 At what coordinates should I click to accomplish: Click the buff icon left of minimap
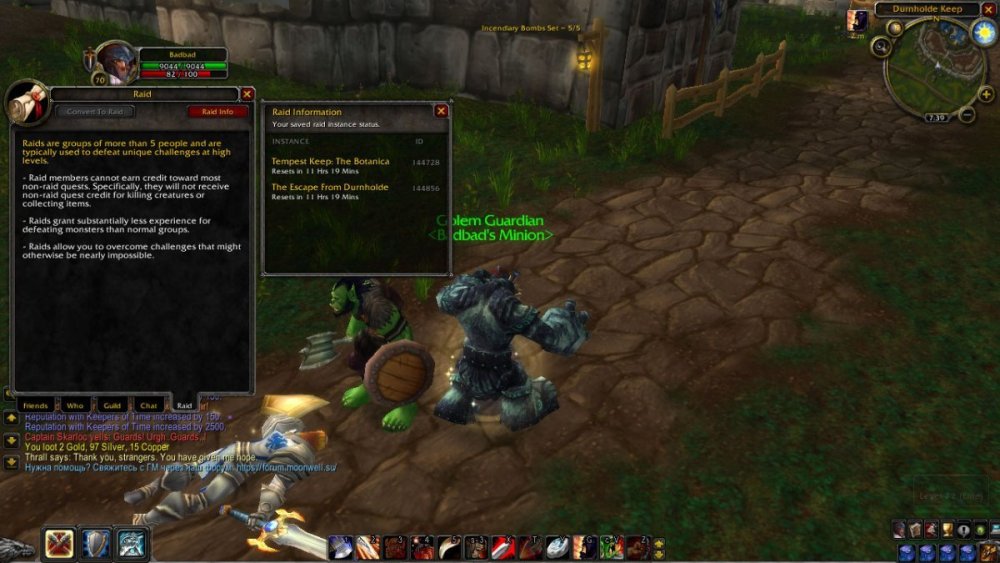click(857, 20)
